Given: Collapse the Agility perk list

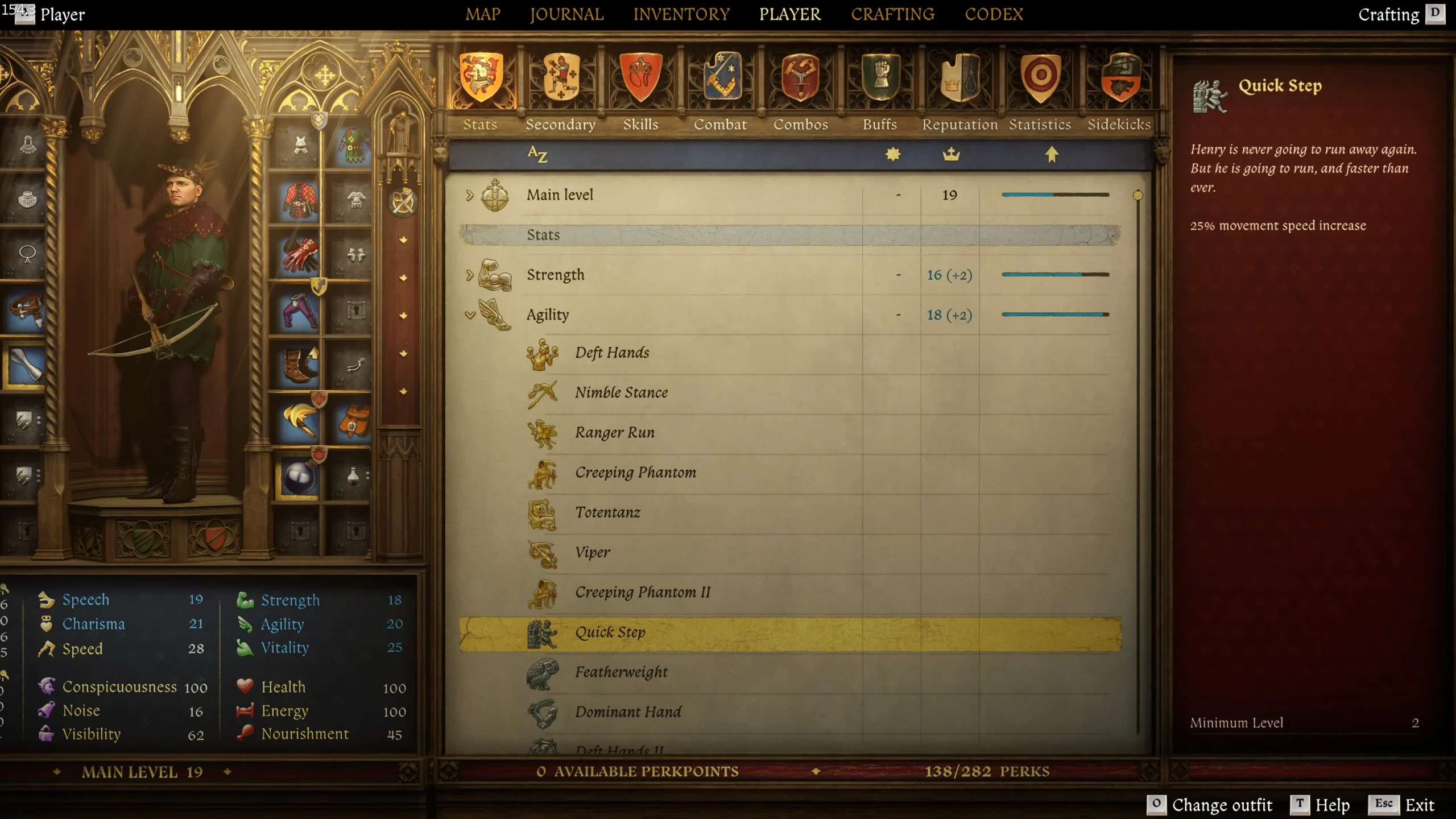Looking at the screenshot, I should [470, 314].
